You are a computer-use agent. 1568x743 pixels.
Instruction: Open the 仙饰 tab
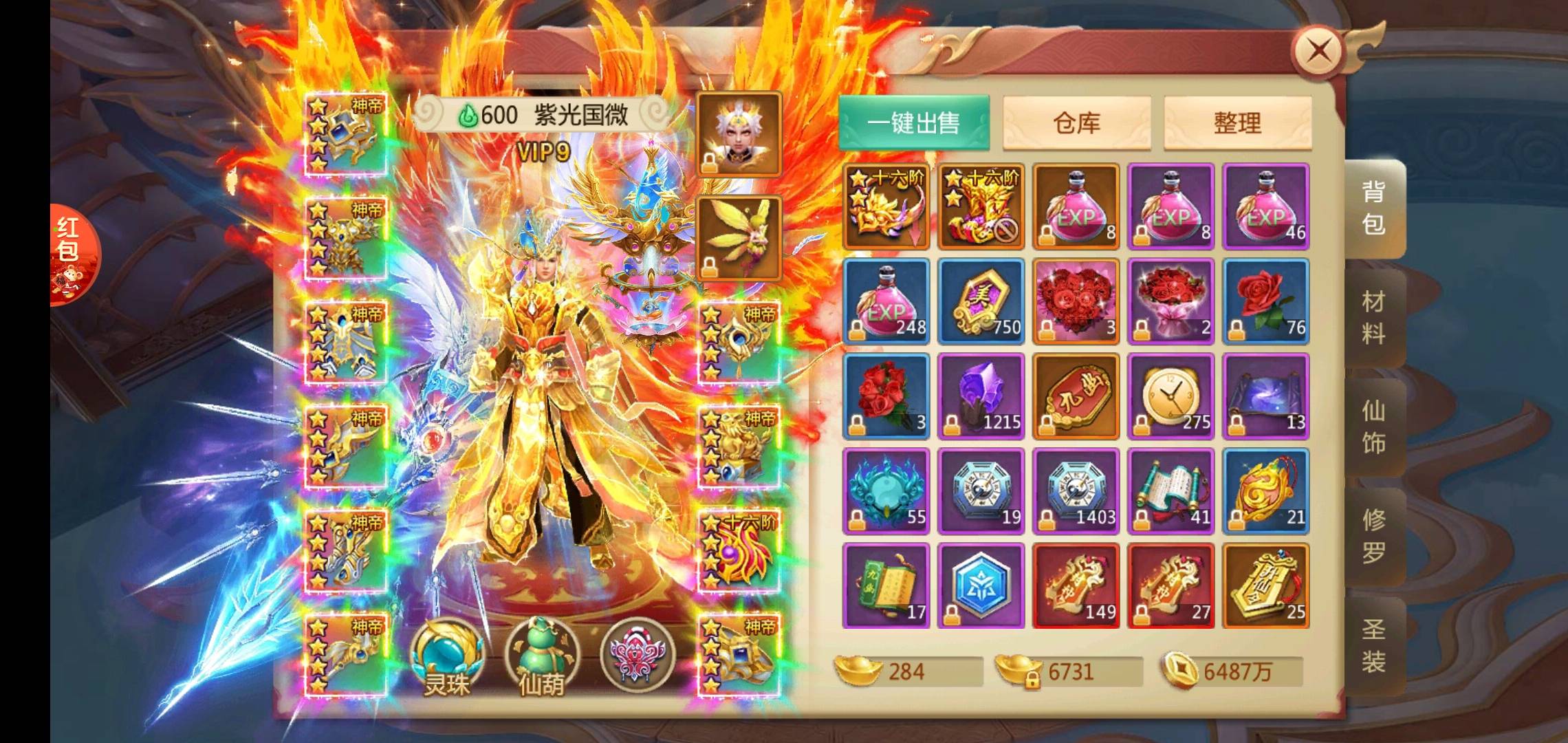pyautogui.click(x=1373, y=427)
